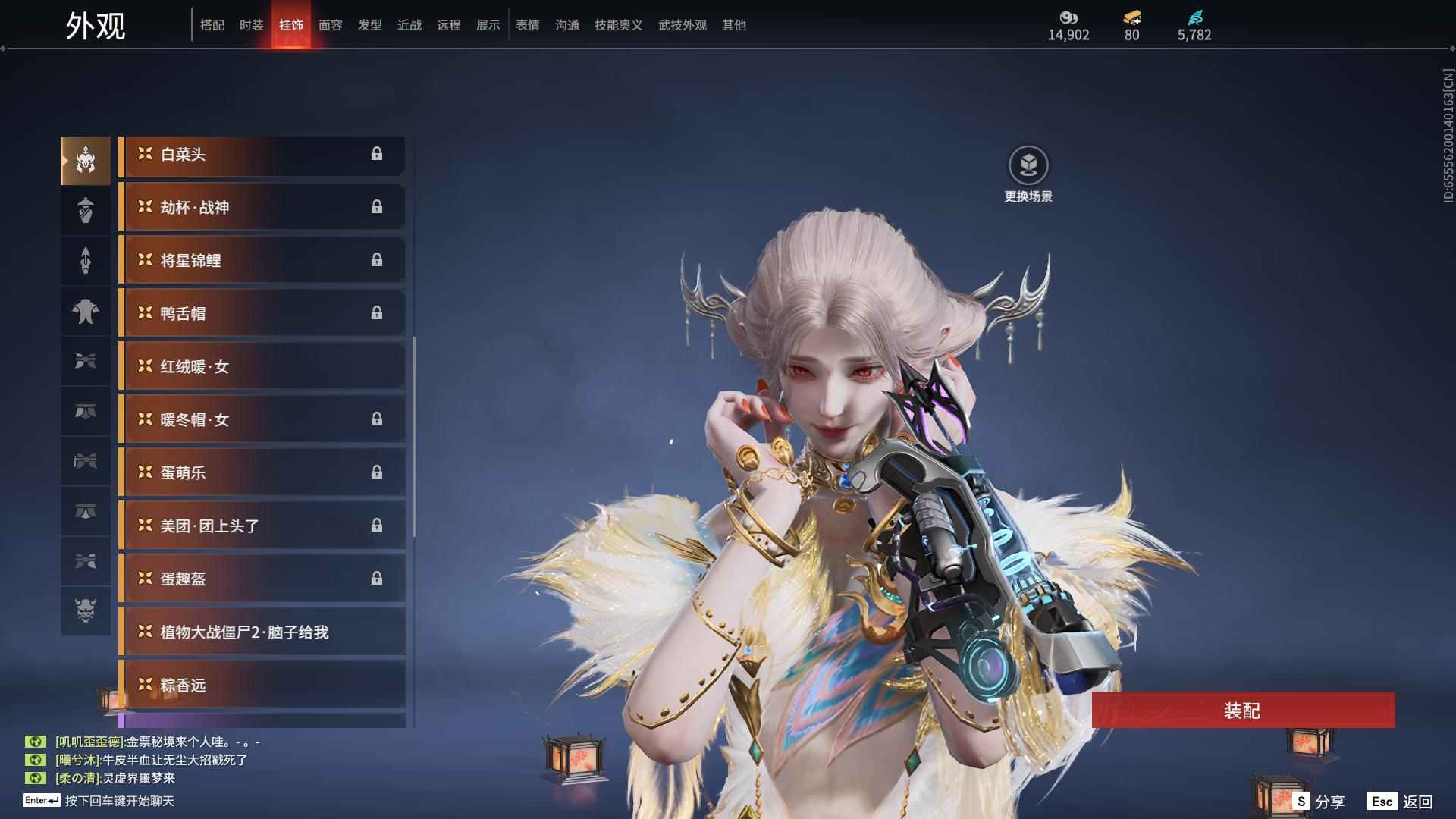Show the 武技外观 tab
Image resolution: width=1456 pixels, height=819 pixels.
tap(682, 25)
